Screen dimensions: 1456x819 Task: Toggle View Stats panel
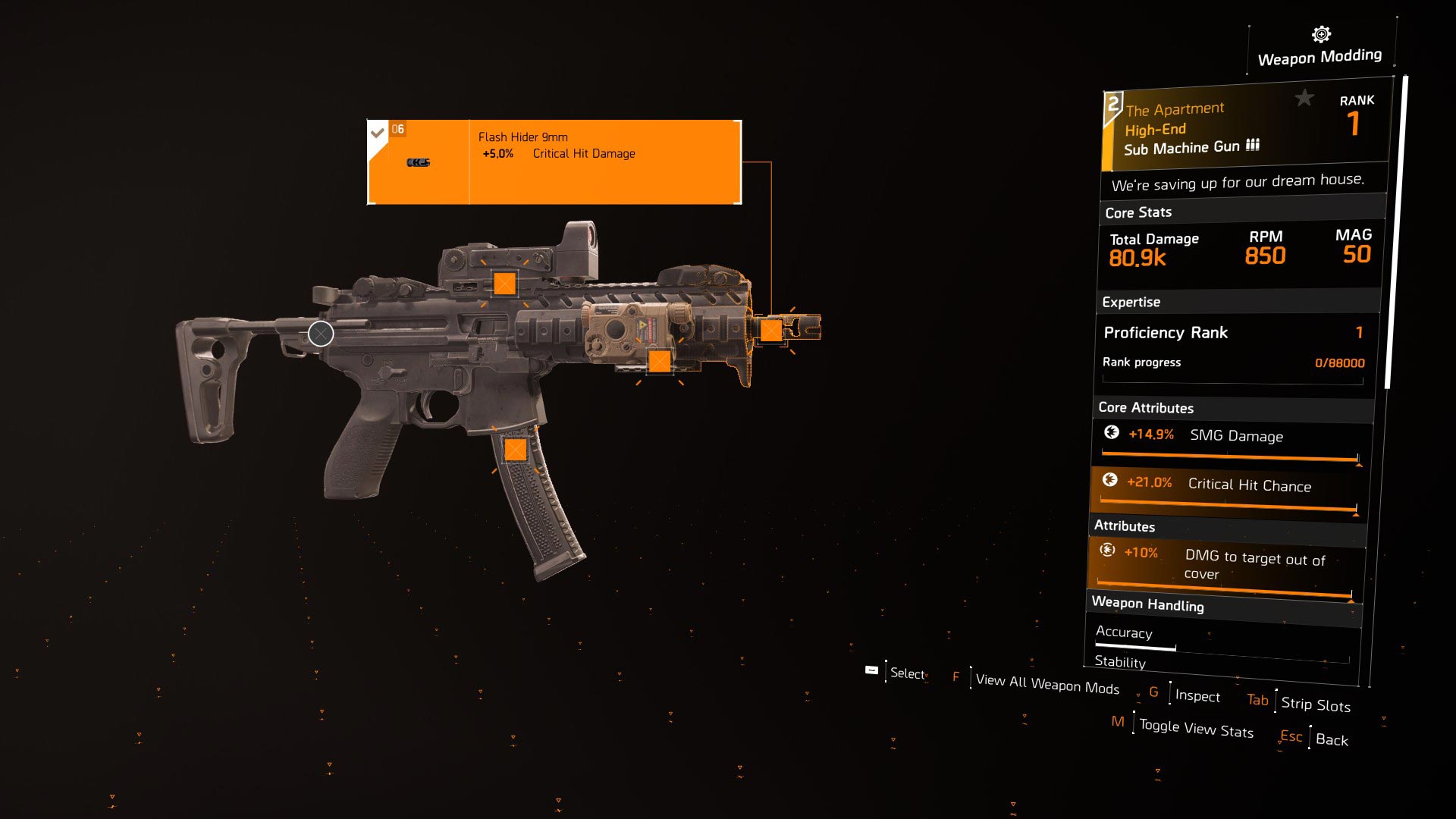(x=1195, y=729)
